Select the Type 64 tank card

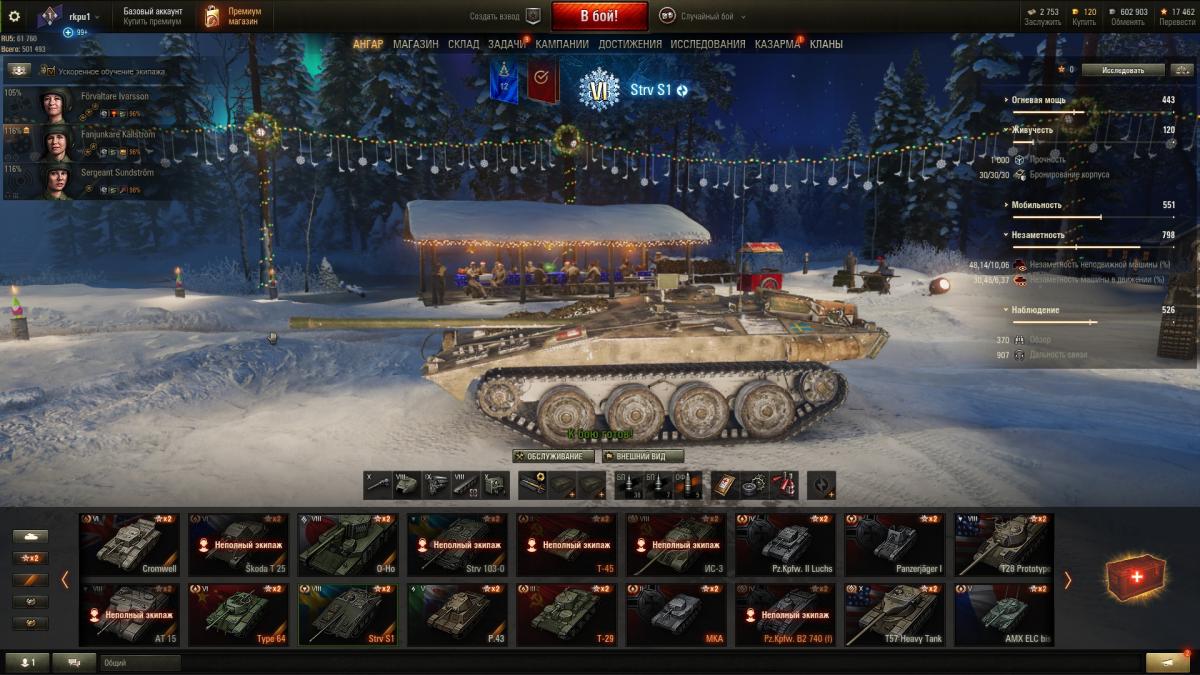[238, 615]
